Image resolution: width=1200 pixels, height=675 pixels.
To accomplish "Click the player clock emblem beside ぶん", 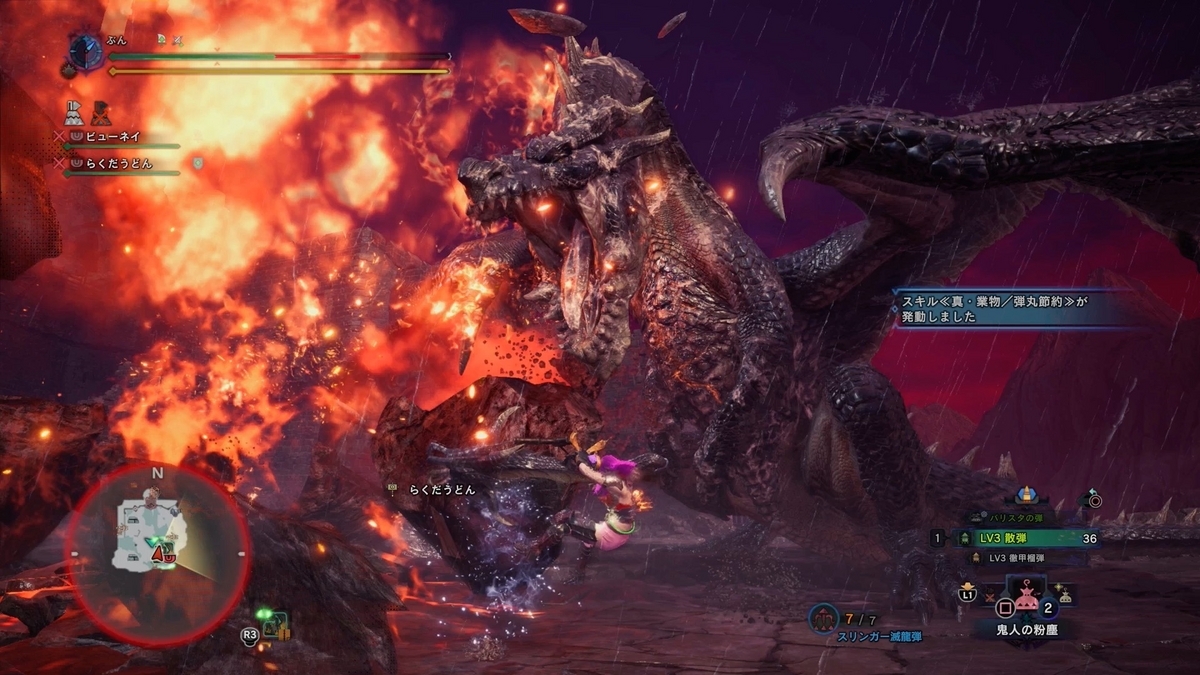I will (x=86, y=51).
